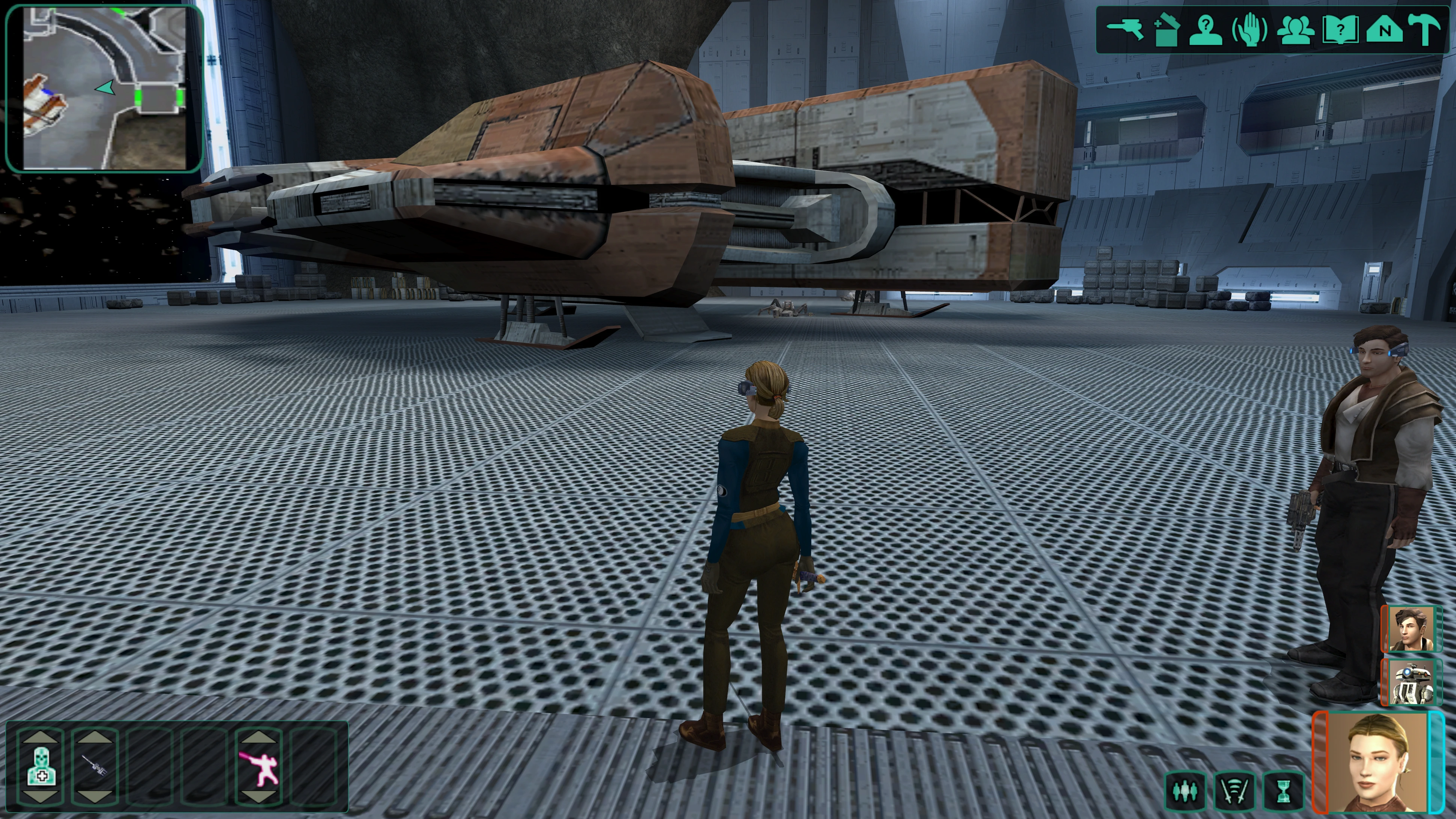Image resolution: width=1456 pixels, height=819 pixels.
Task: Click the blonde player character portrait
Action: (1376, 762)
